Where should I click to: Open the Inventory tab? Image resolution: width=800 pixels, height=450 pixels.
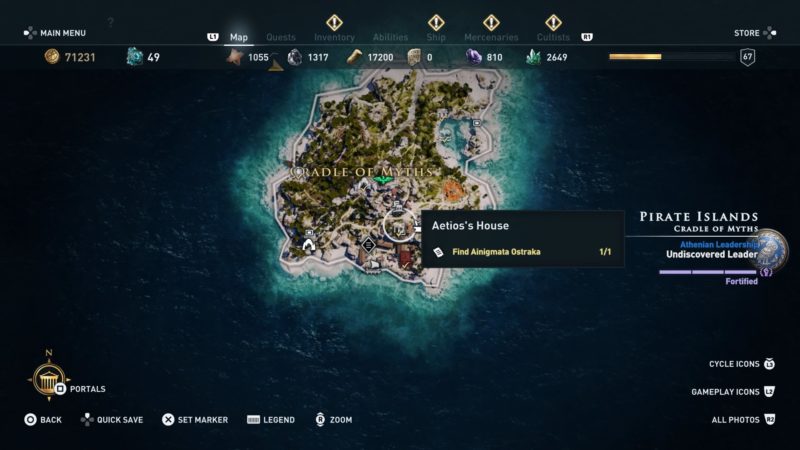pos(334,37)
